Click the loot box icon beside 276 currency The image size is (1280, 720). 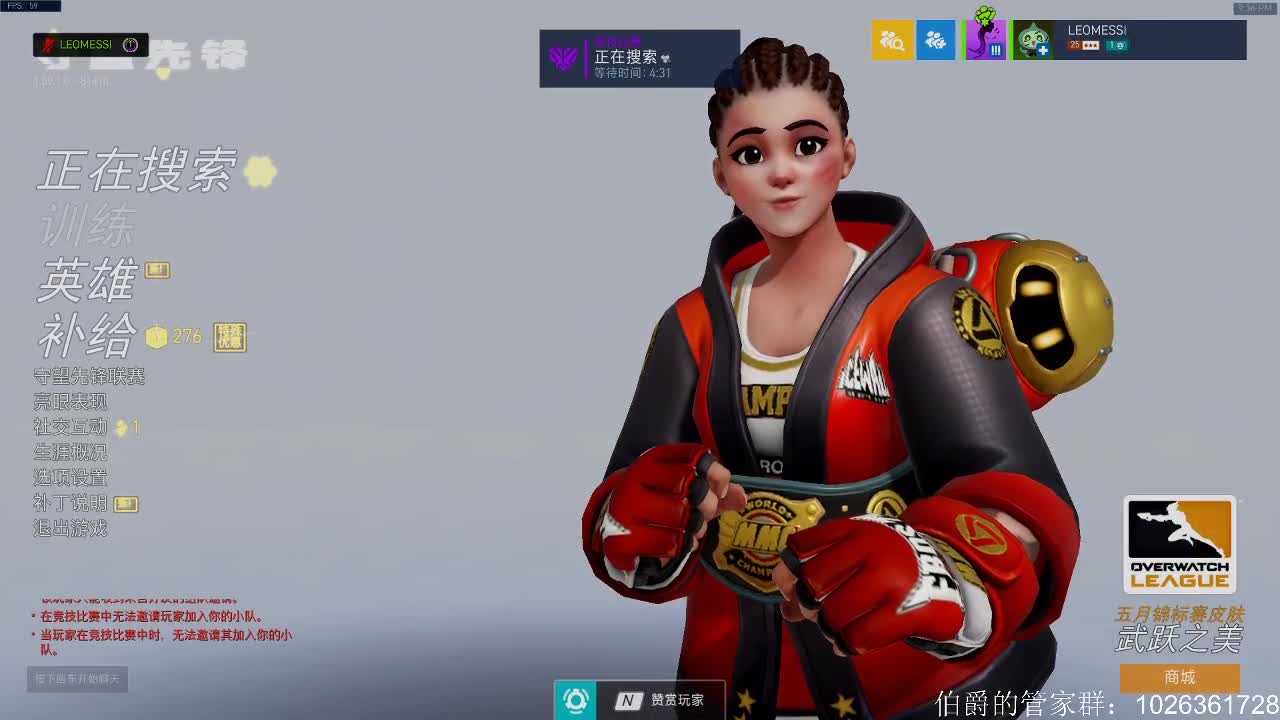[x=156, y=338]
